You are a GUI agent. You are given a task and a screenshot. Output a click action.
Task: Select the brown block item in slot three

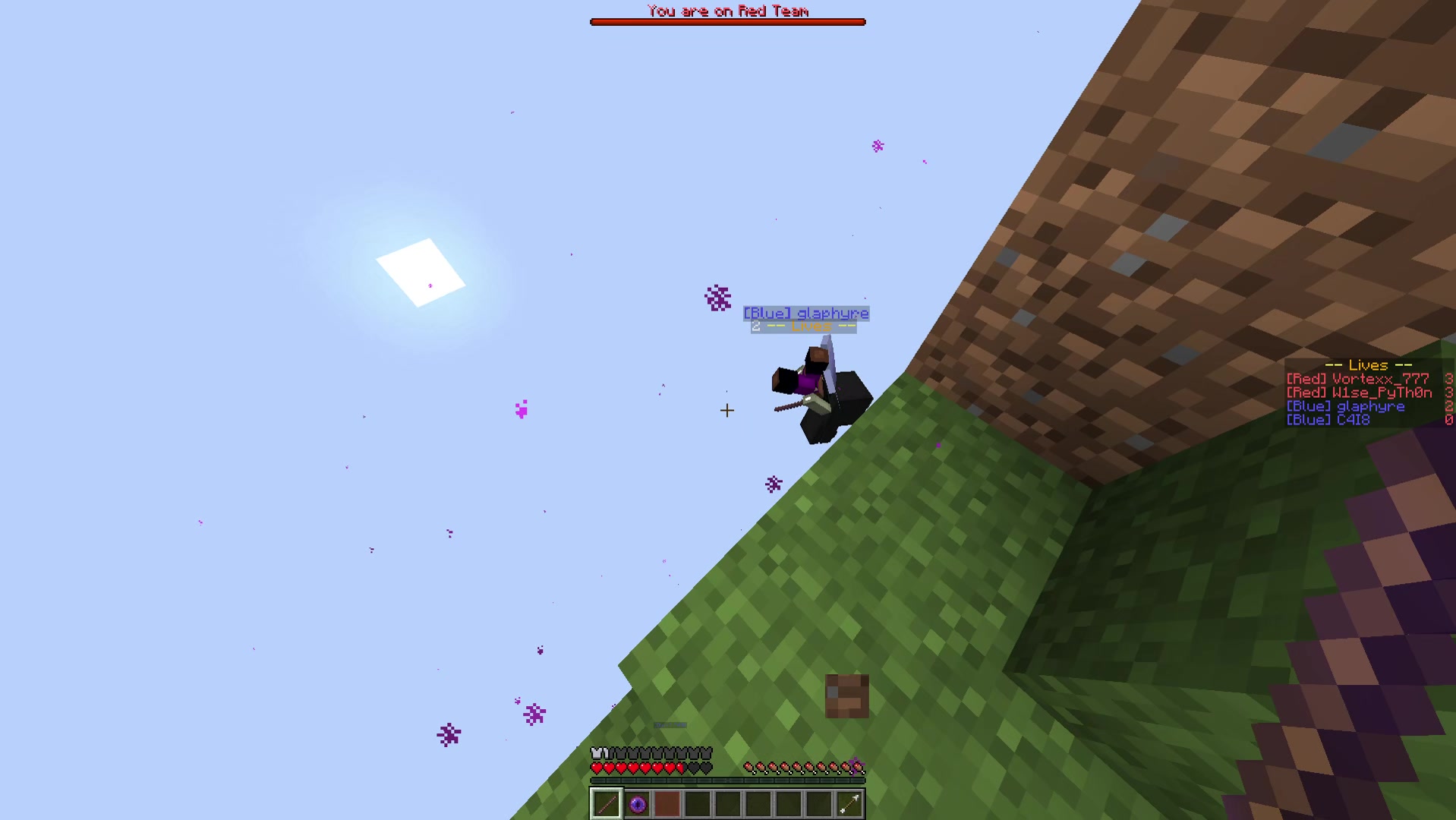click(667, 804)
